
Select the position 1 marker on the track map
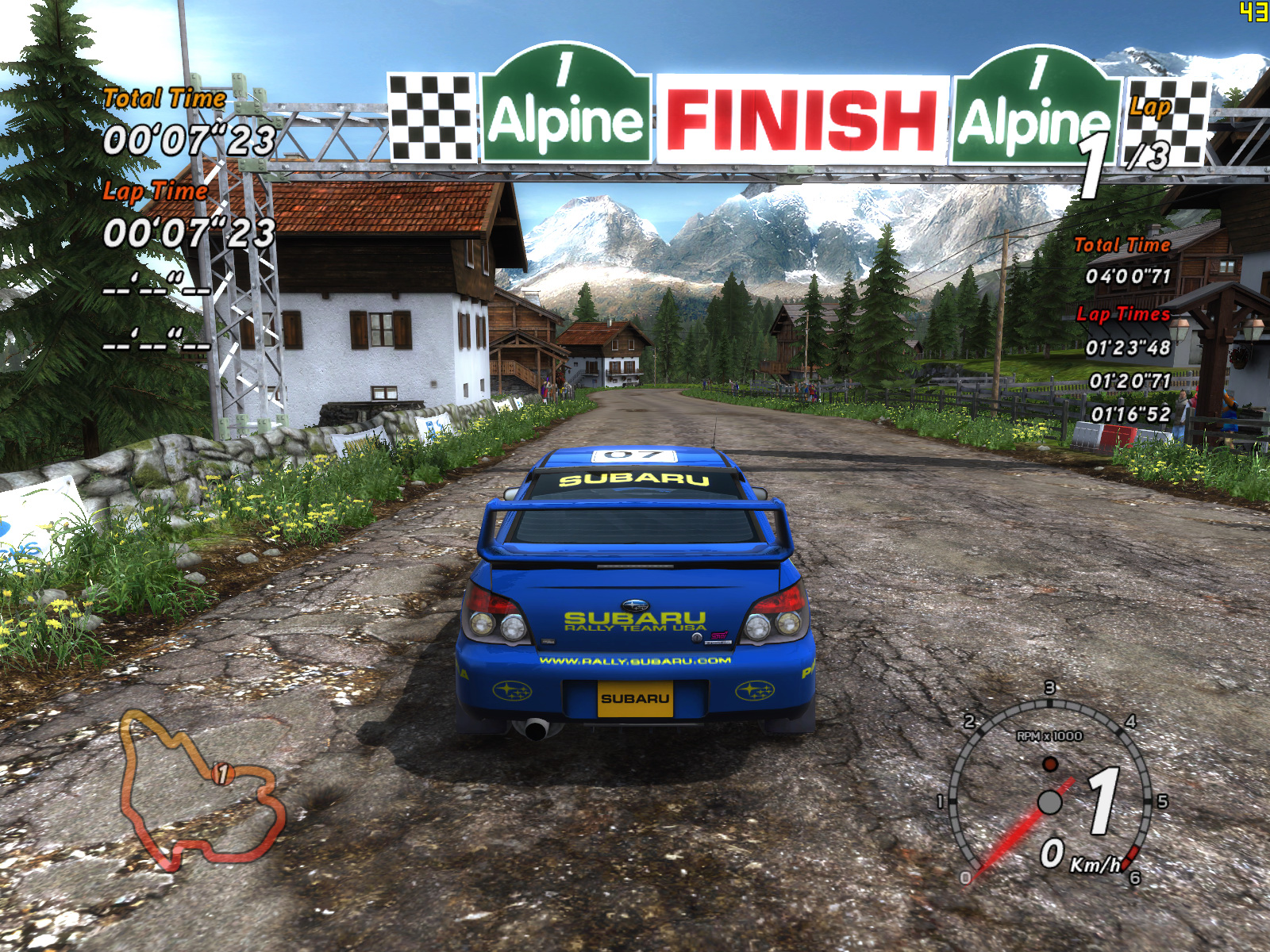click(x=223, y=773)
